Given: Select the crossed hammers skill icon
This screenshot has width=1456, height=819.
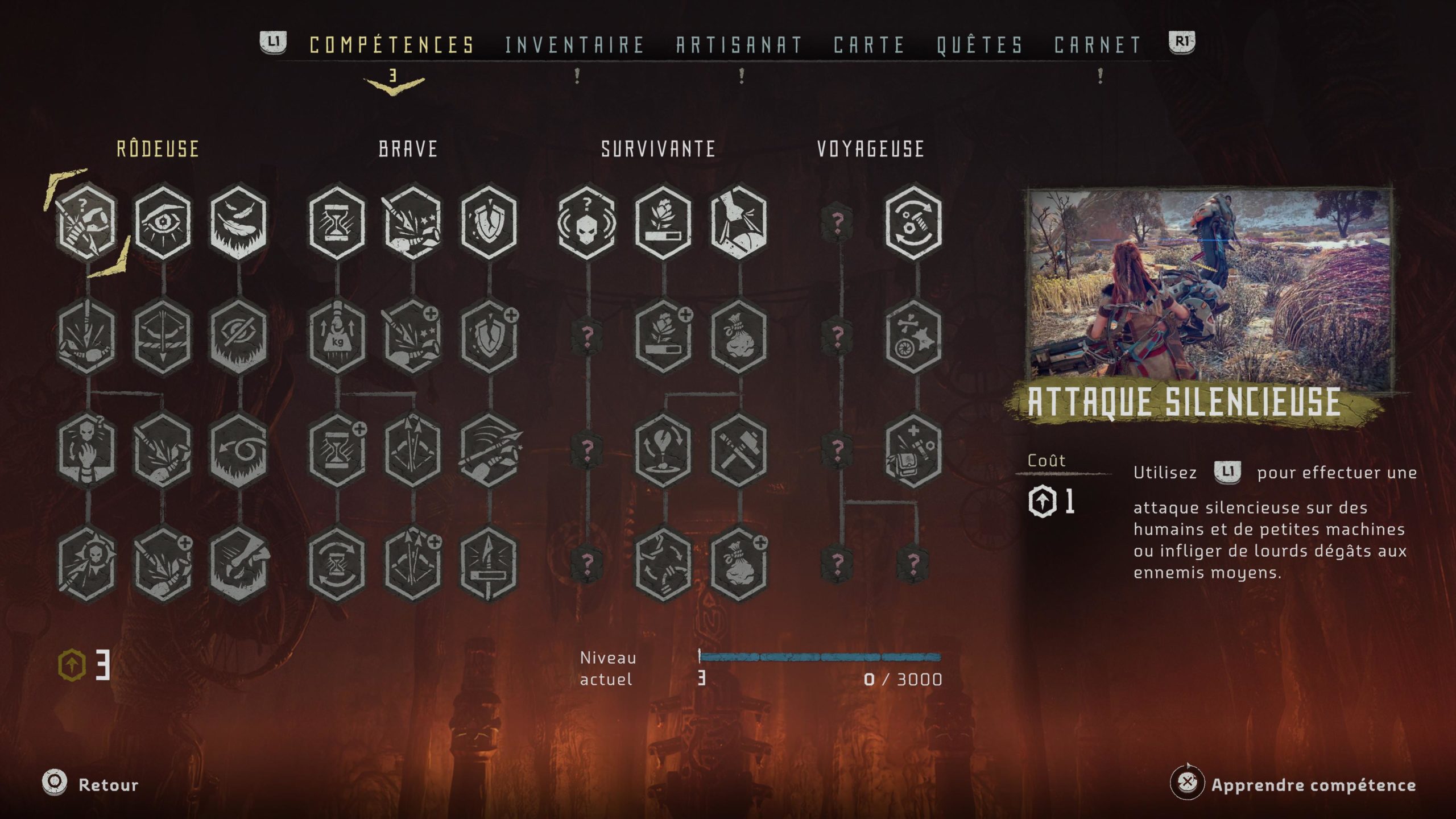Looking at the screenshot, I should click(738, 450).
